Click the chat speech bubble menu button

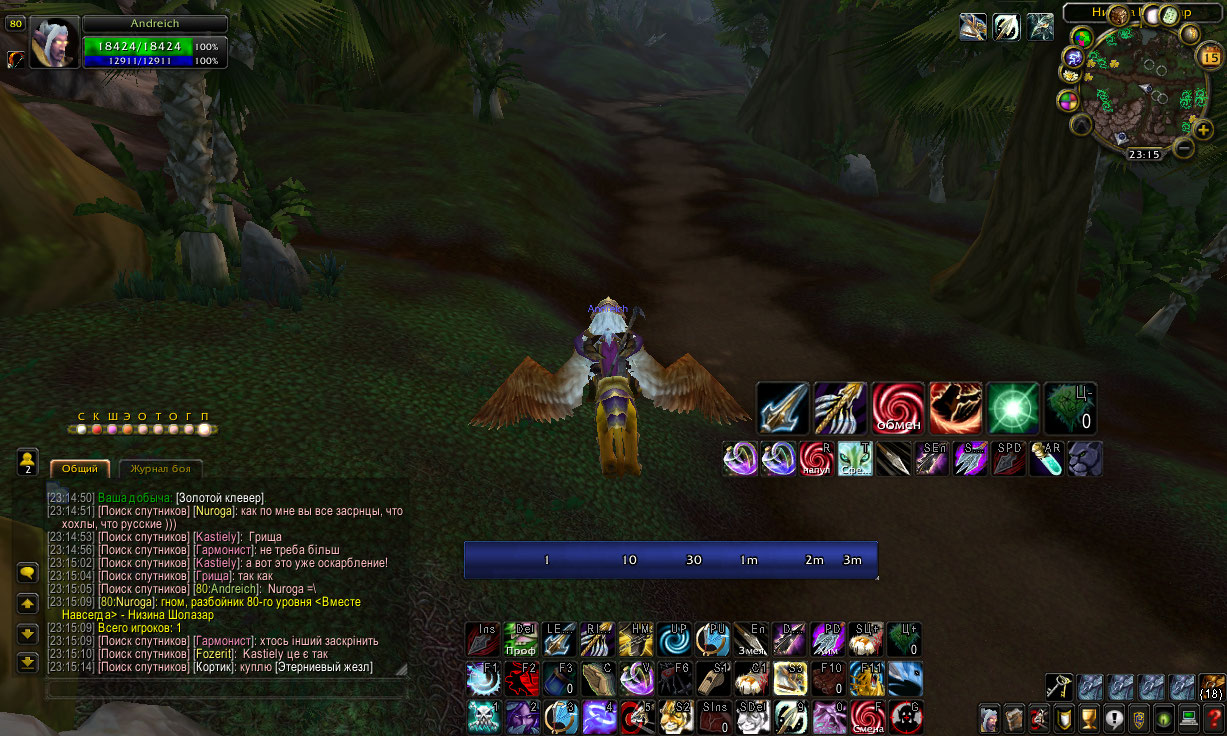click(x=28, y=573)
